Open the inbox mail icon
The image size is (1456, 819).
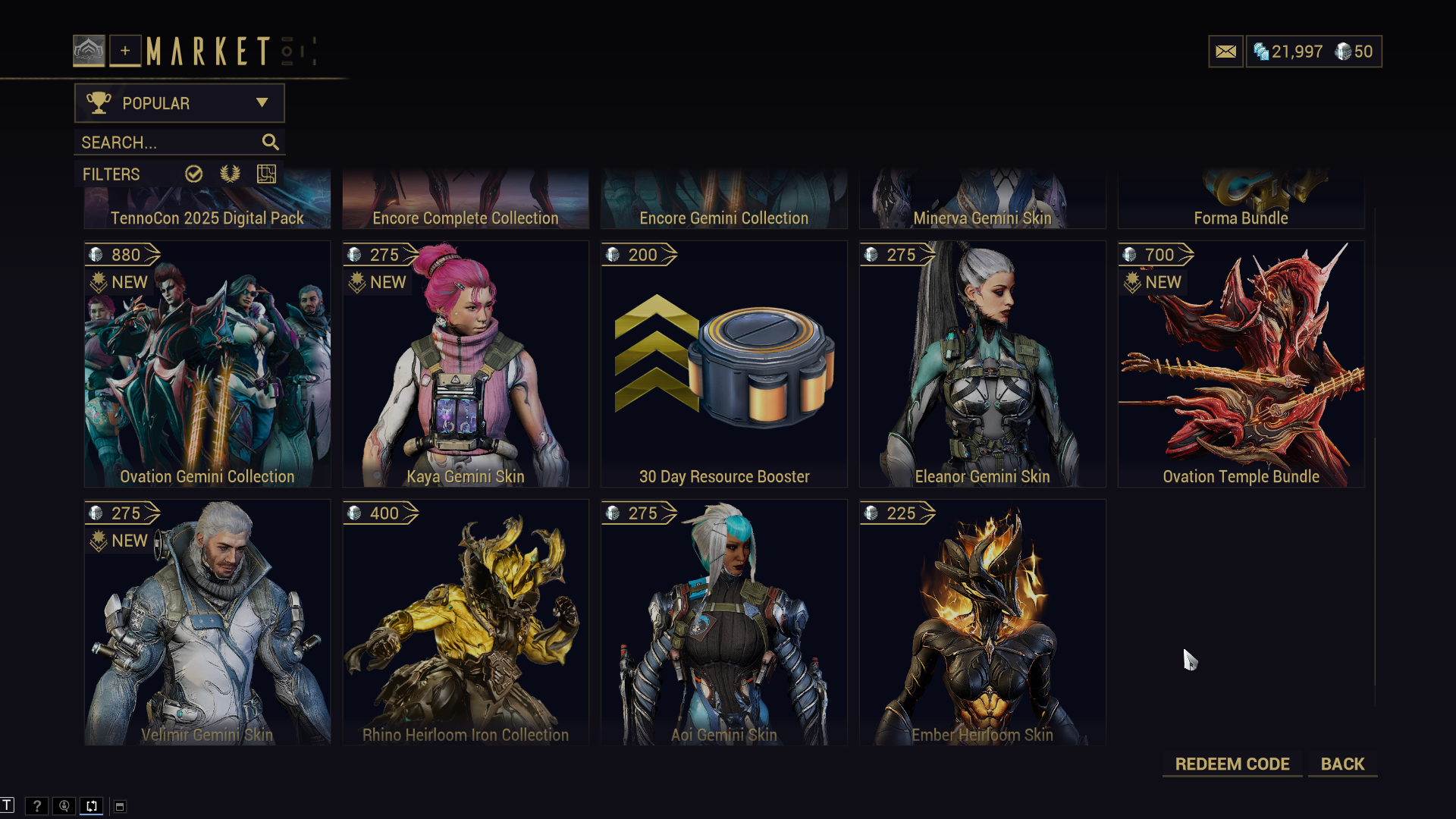click(x=1225, y=52)
